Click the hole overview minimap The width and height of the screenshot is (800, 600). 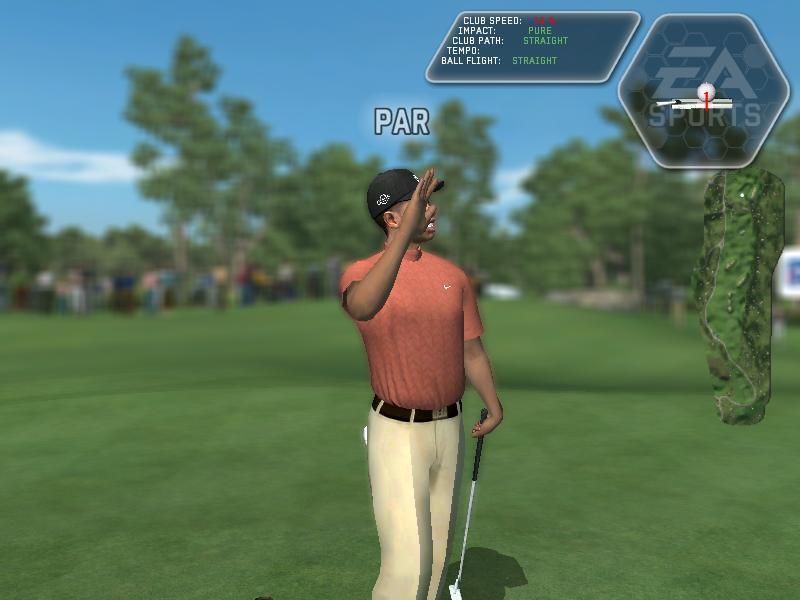(x=740, y=295)
